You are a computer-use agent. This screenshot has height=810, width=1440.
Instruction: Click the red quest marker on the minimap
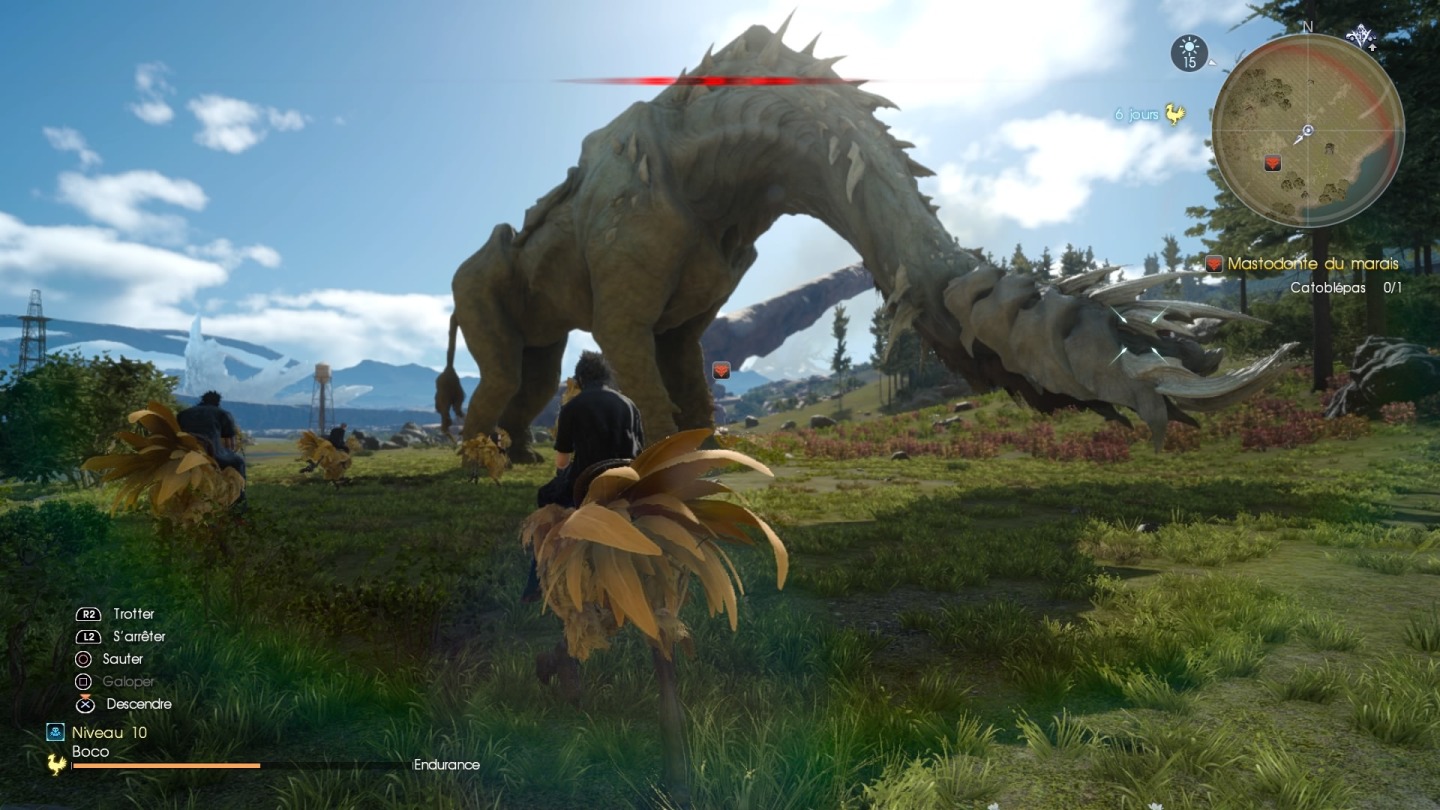[x=1272, y=163]
